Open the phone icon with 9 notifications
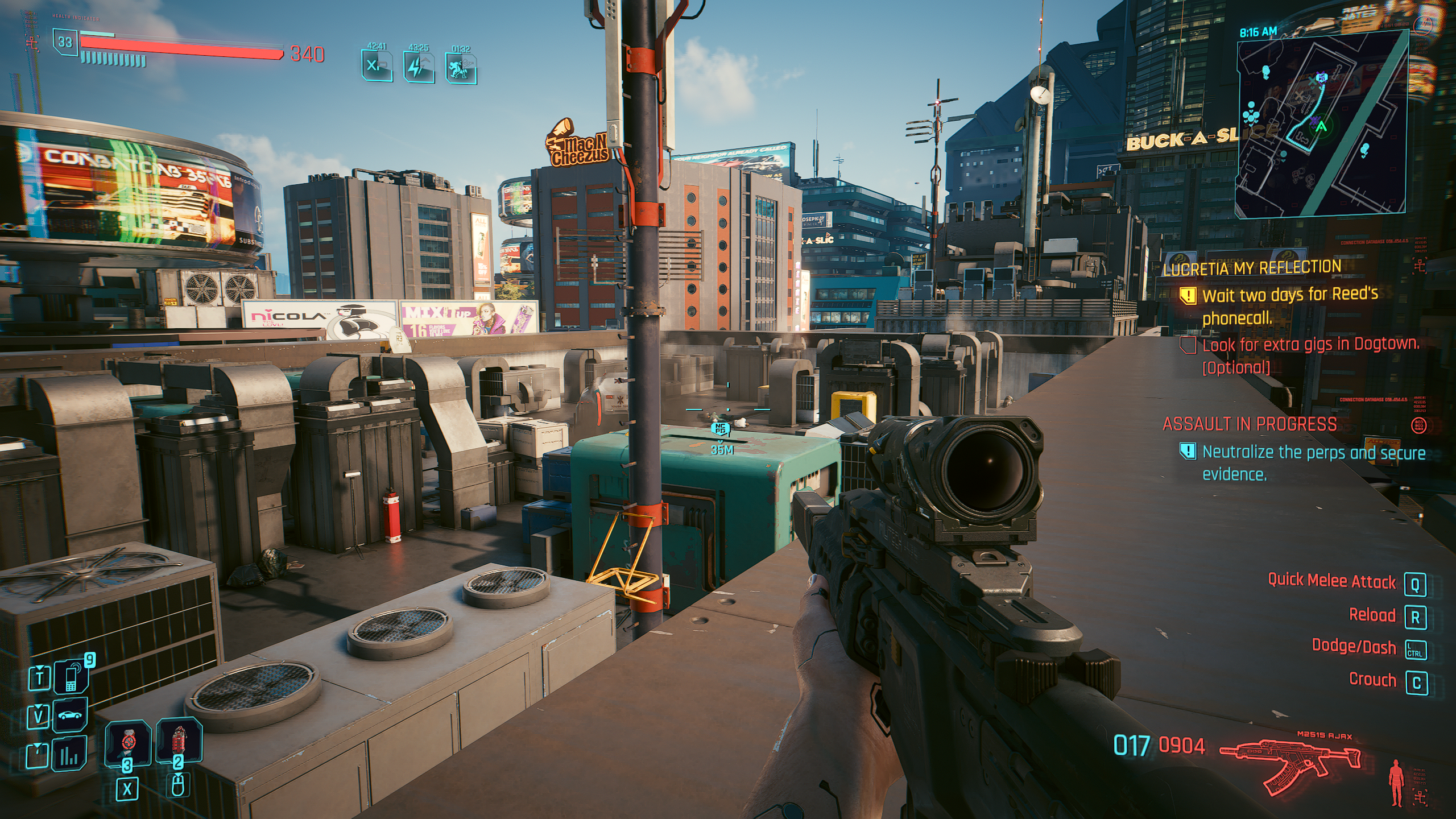The width and height of the screenshot is (1456, 819). pyautogui.click(x=71, y=677)
